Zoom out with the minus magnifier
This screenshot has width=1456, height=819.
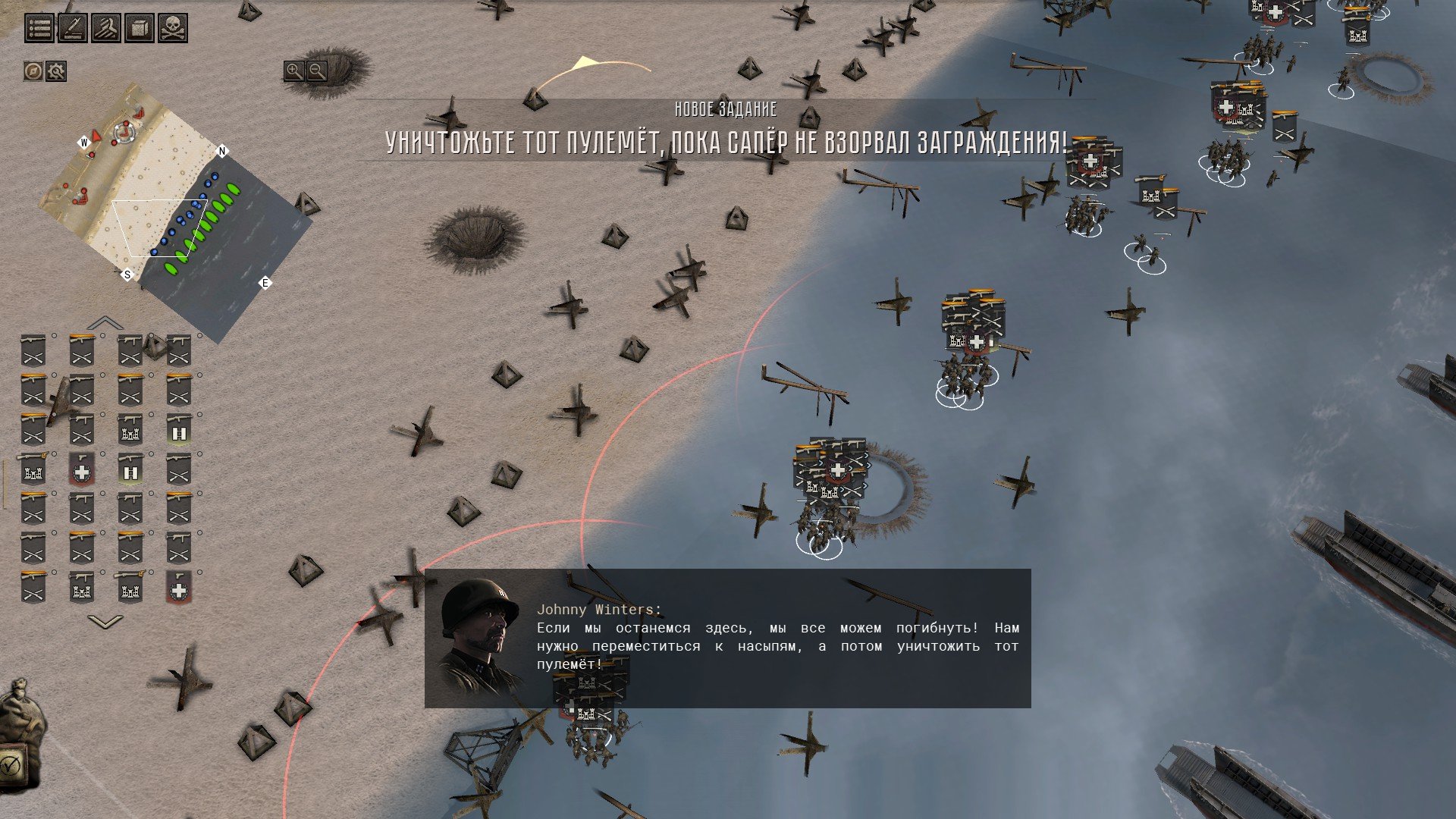(x=317, y=71)
